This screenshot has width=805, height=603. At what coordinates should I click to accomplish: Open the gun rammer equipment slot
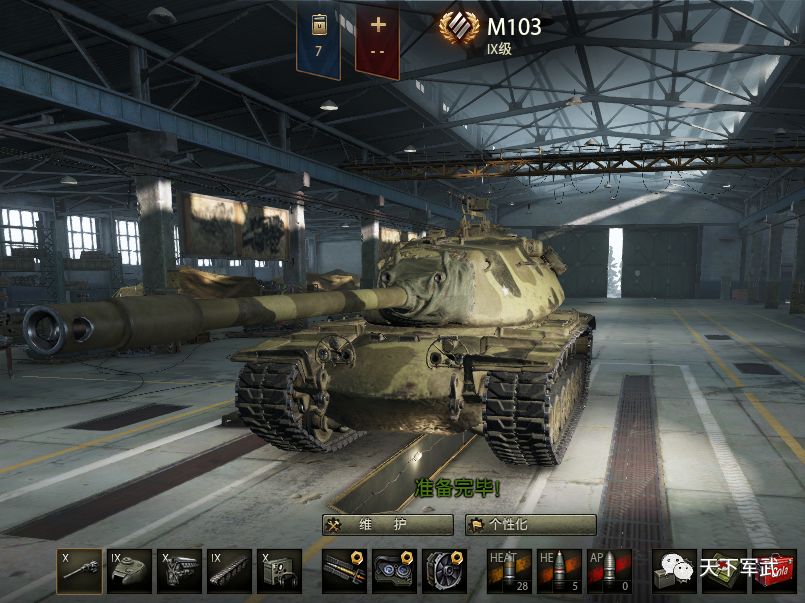(x=344, y=571)
